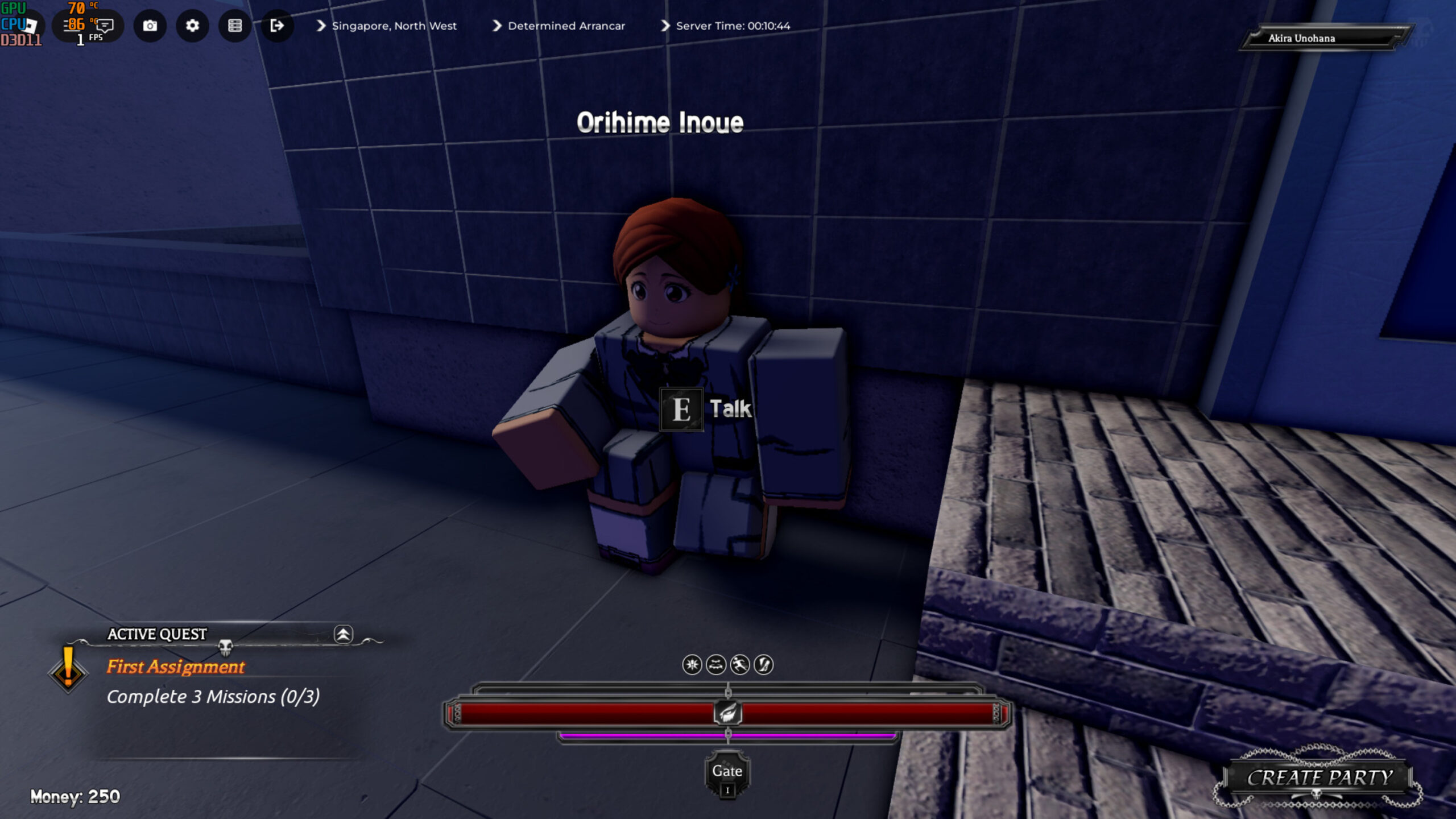Open the Roblox menu logo button

tap(30, 25)
